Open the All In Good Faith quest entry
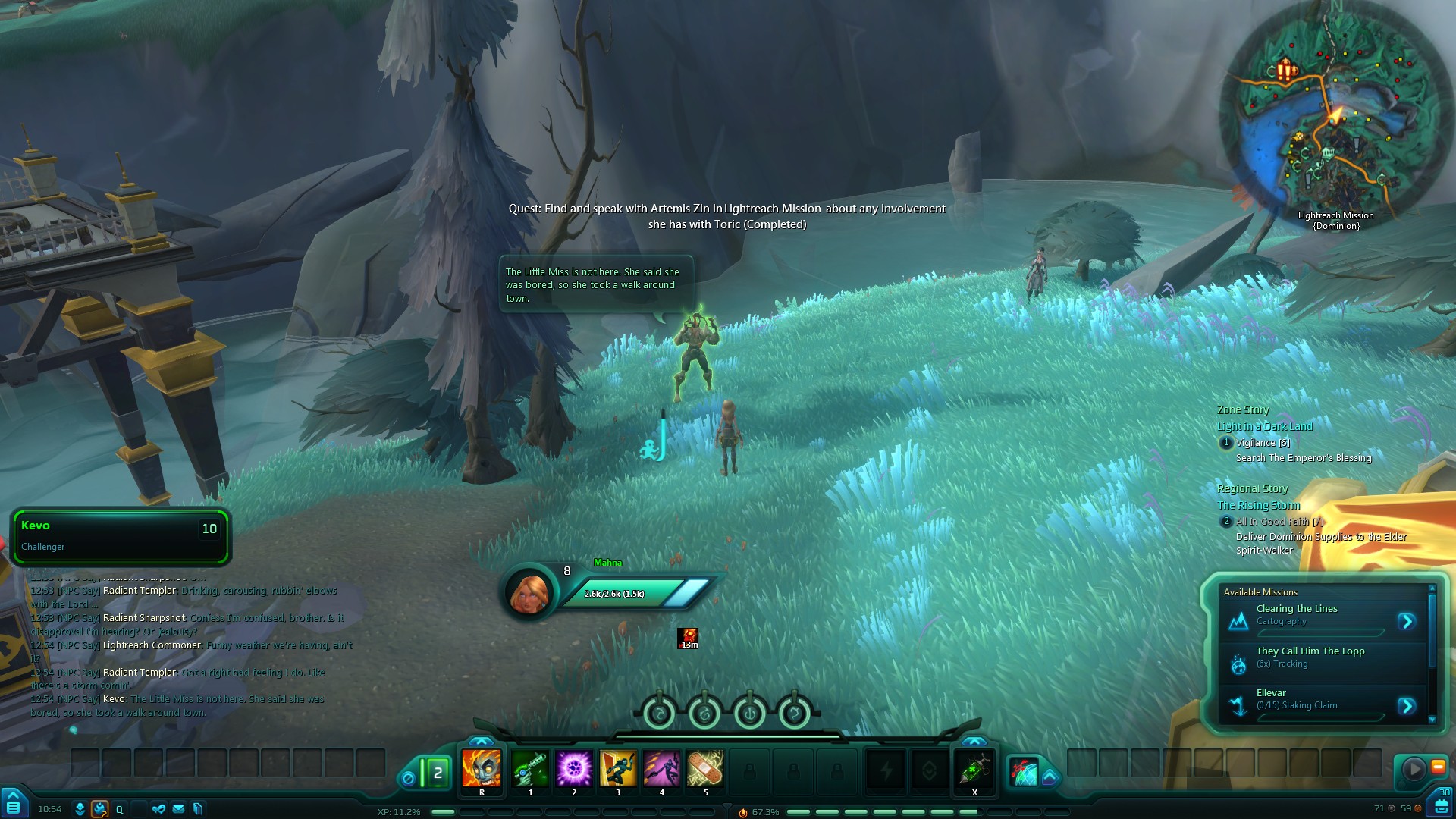This screenshot has height=819, width=1456. [x=1279, y=522]
